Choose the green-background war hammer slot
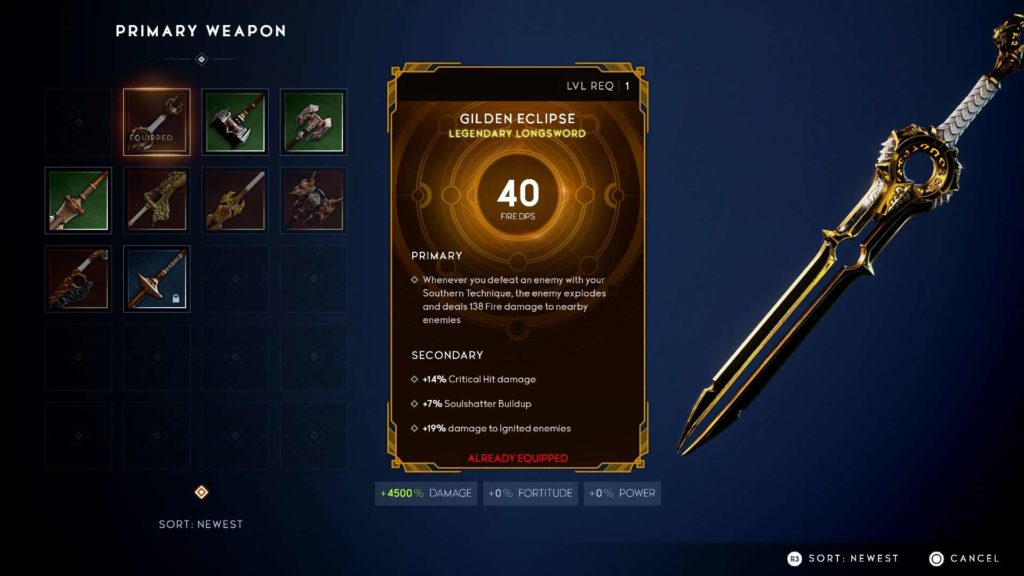 235,122
